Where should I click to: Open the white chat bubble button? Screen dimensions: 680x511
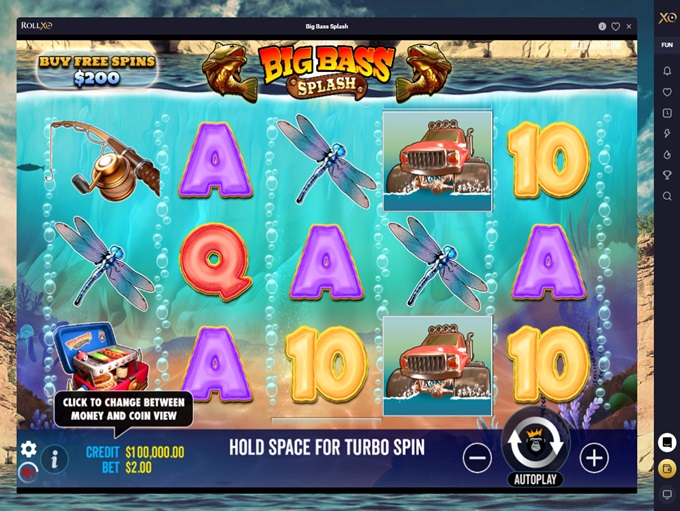[667, 442]
